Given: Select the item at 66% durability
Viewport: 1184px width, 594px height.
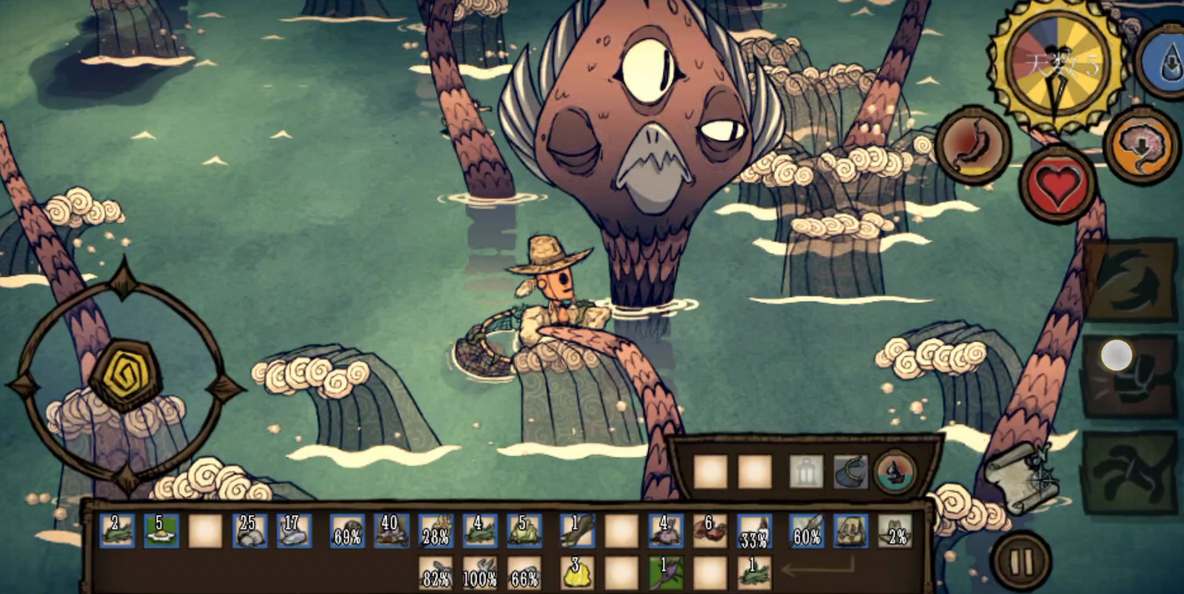Looking at the screenshot, I should (524, 573).
